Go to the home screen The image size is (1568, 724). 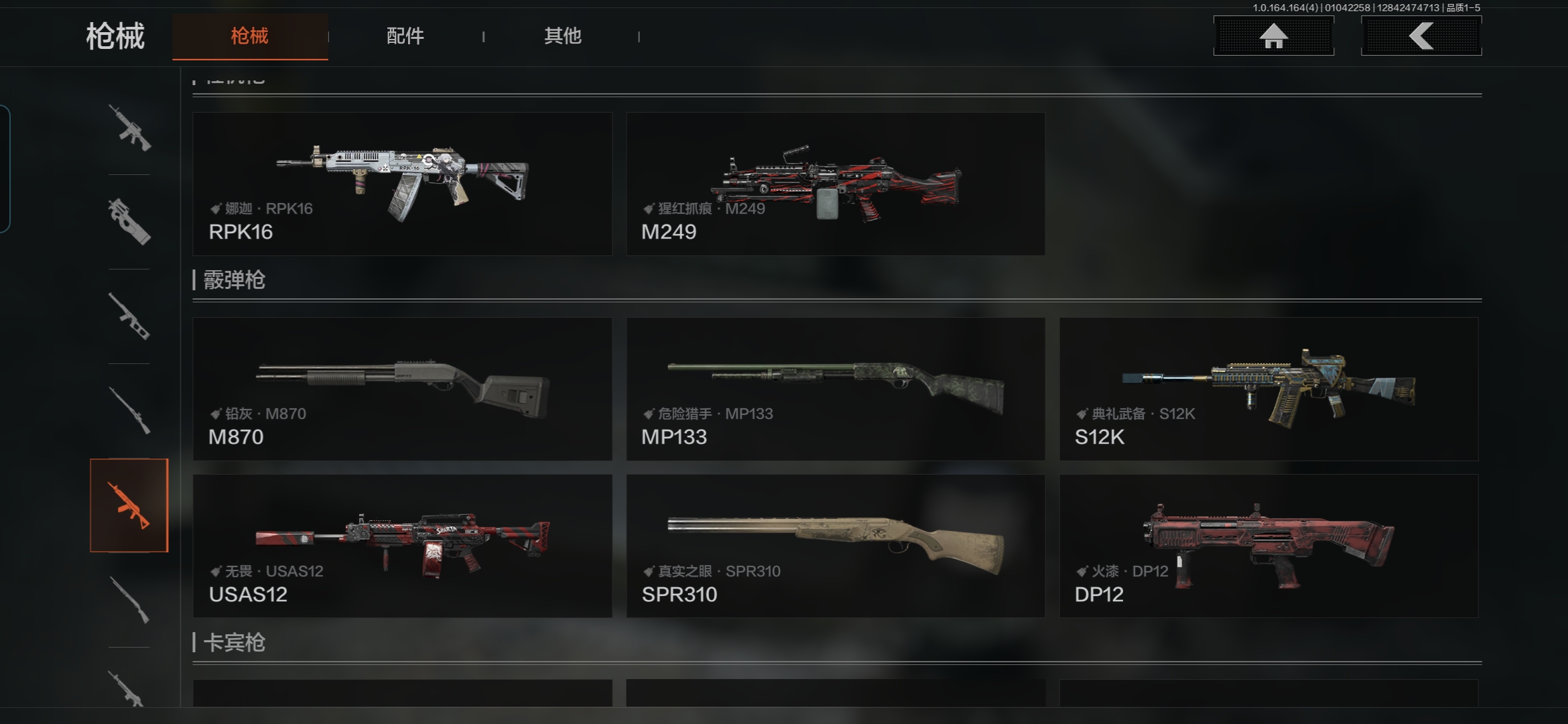(x=1273, y=36)
